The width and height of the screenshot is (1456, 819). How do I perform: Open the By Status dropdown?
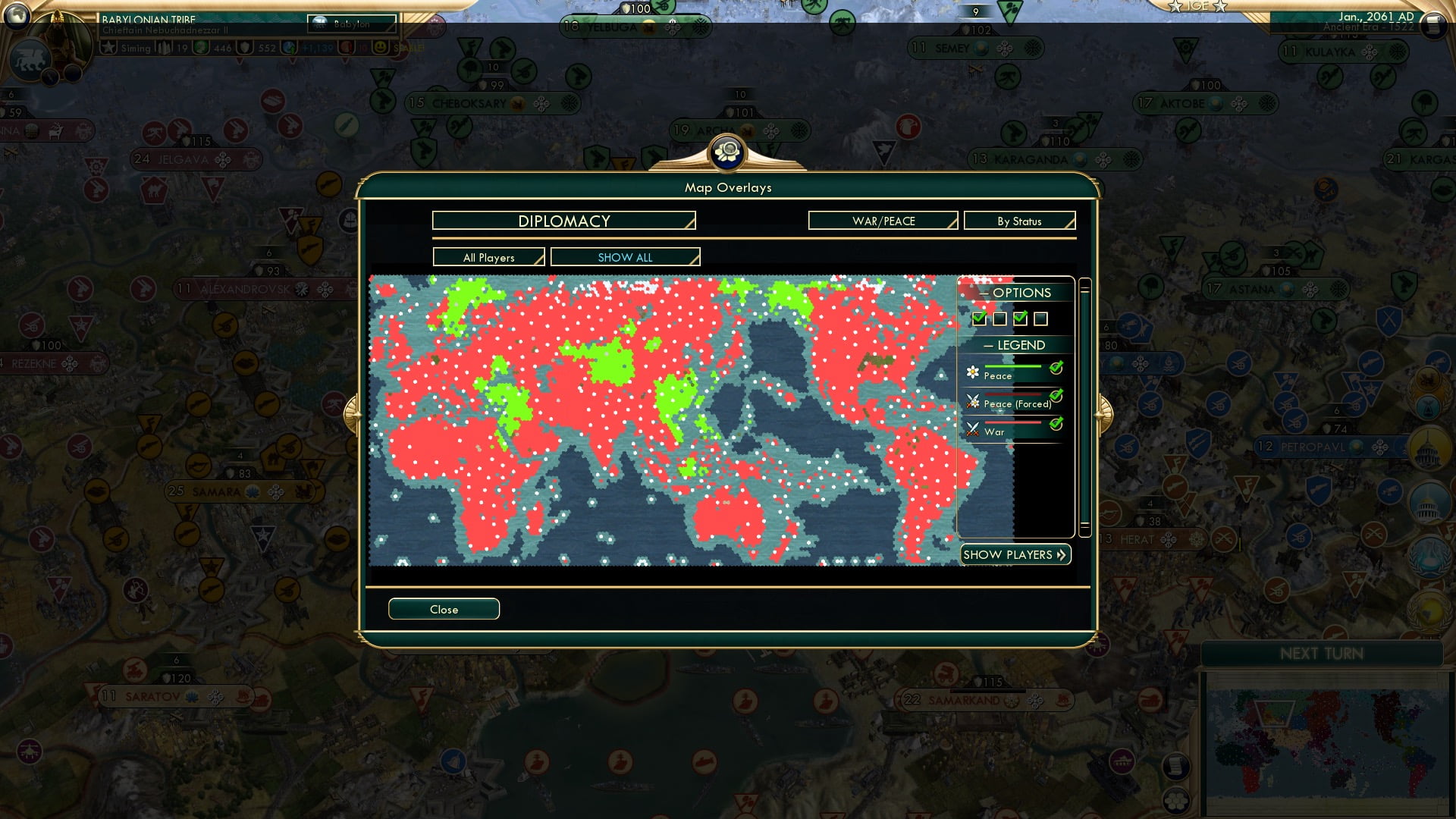click(x=1019, y=221)
